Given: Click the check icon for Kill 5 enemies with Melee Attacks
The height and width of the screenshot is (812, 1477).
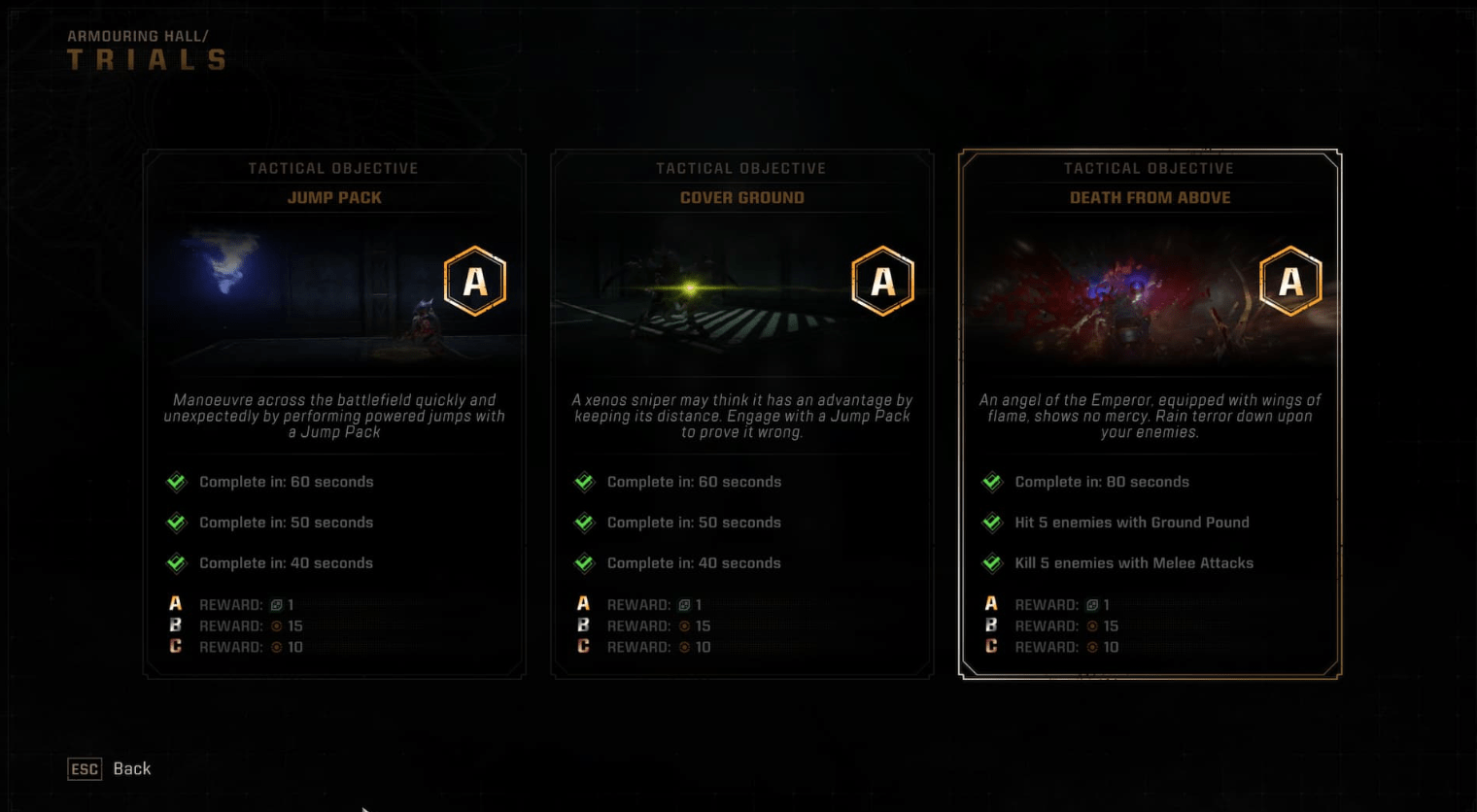Looking at the screenshot, I should click(992, 562).
